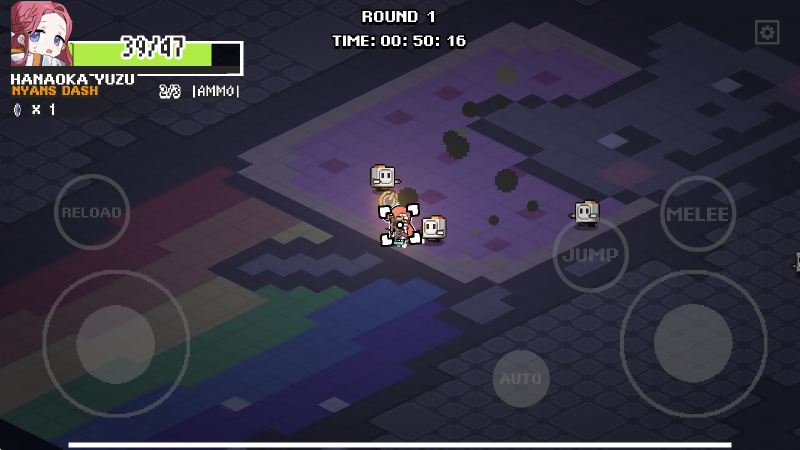This screenshot has height=450, width=800.
Task: Hit the JUMP button
Action: (x=590, y=254)
